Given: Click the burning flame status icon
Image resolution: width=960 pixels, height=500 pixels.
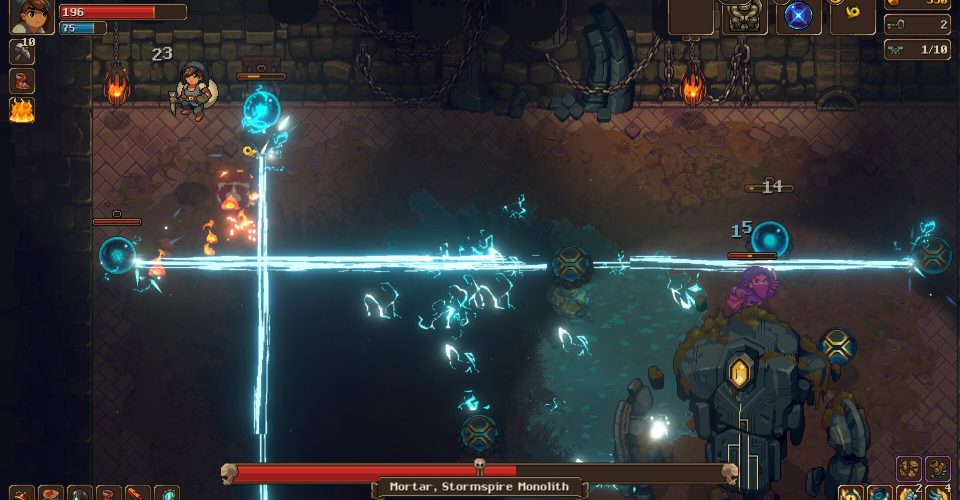Looking at the screenshot, I should pyautogui.click(x=22, y=110).
